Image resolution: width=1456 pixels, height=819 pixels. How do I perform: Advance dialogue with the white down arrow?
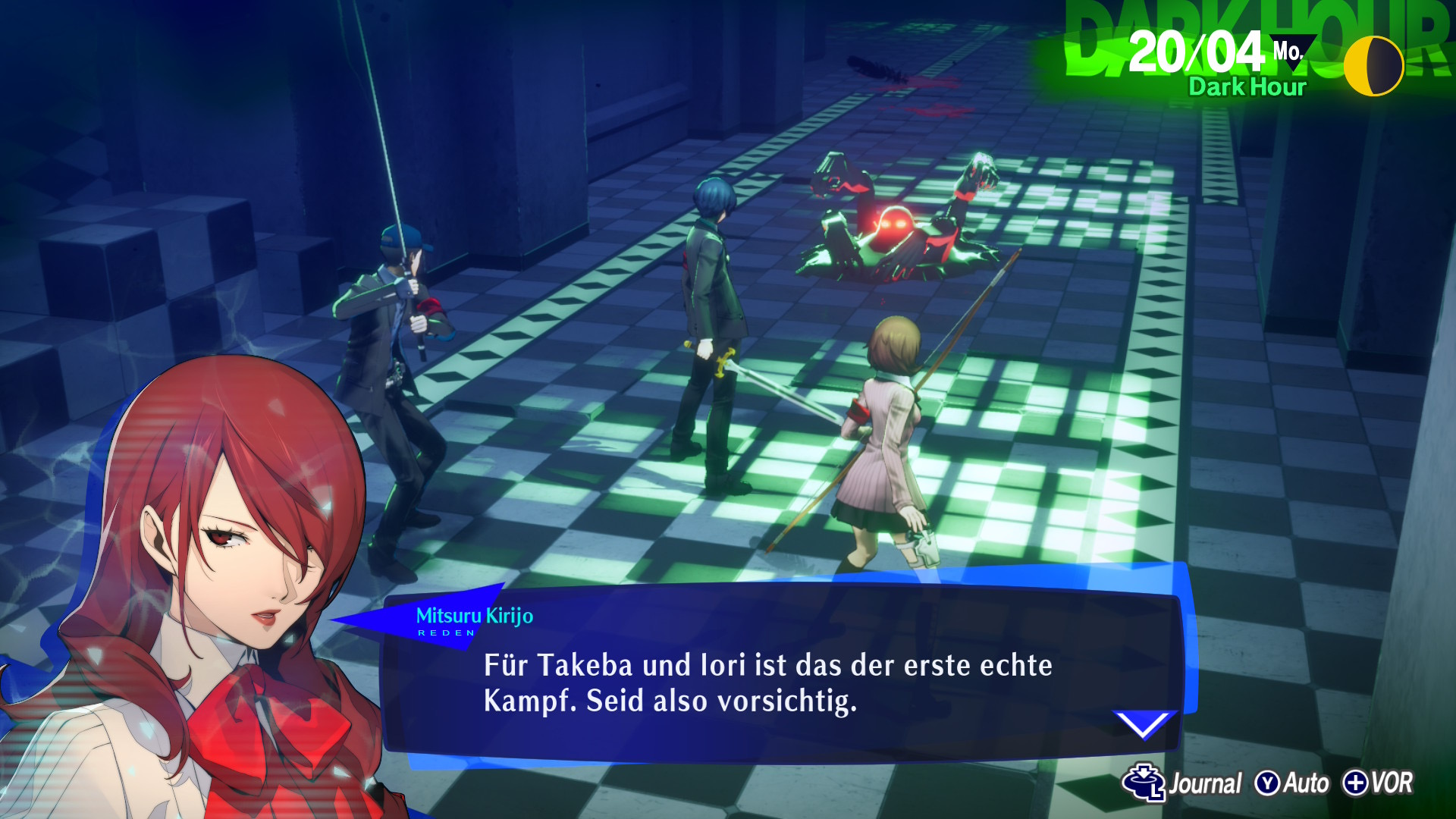(x=1143, y=724)
